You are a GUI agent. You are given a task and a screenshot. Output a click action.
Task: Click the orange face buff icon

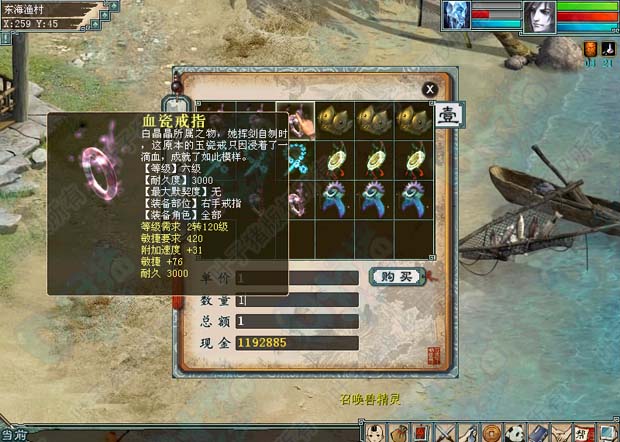[590, 47]
